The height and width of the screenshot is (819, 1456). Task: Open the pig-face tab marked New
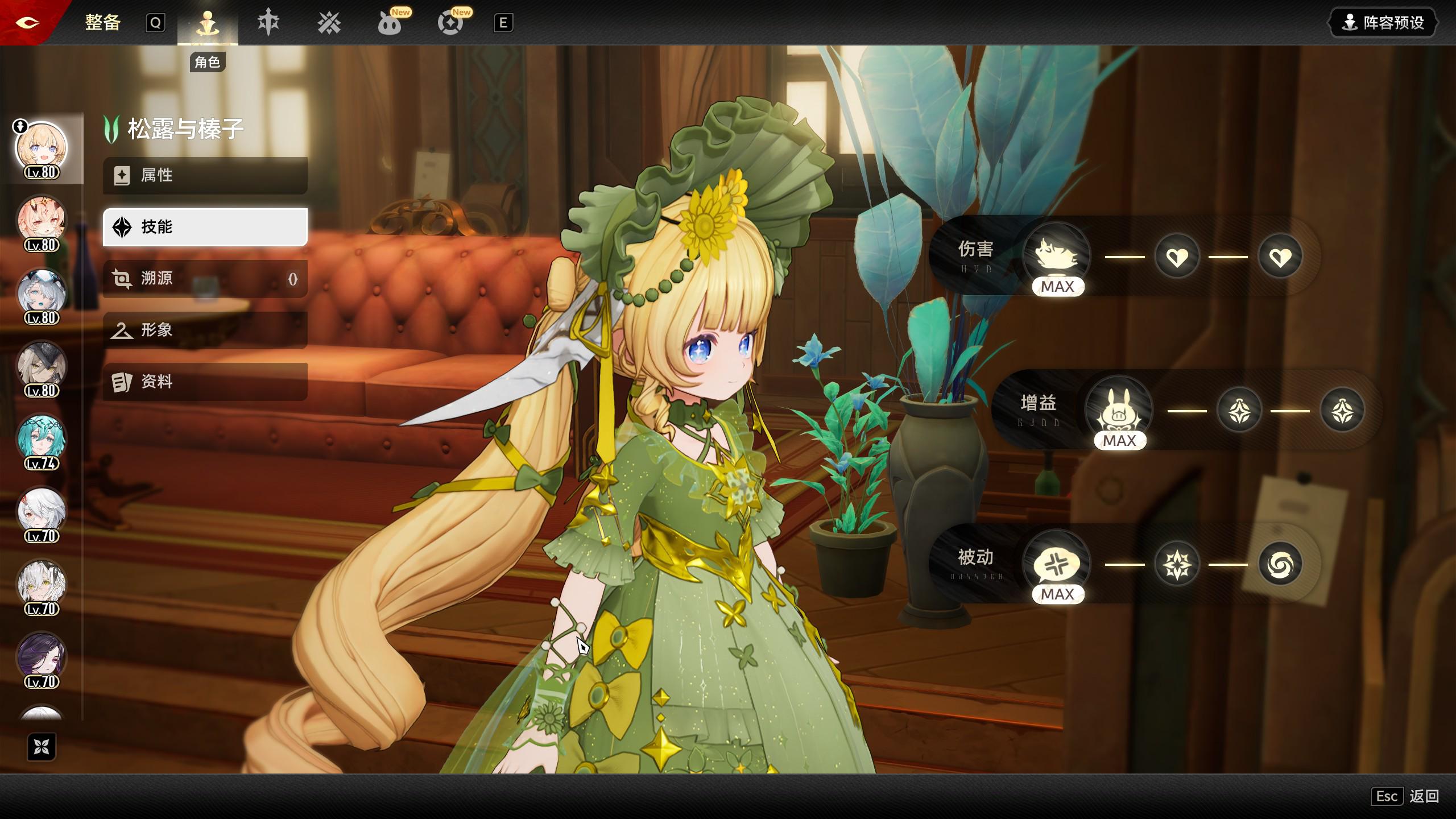(390, 23)
